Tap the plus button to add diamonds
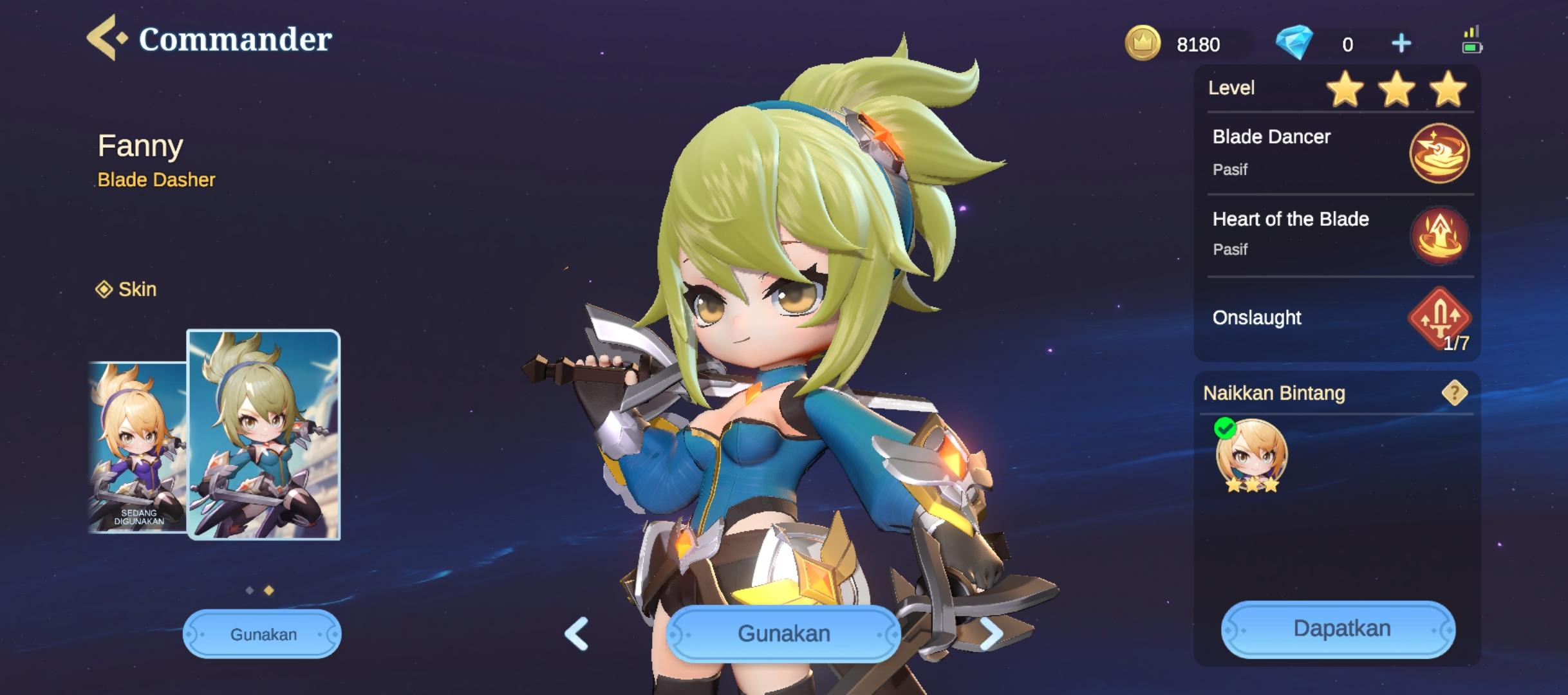1568x695 pixels. pos(1400,42)
